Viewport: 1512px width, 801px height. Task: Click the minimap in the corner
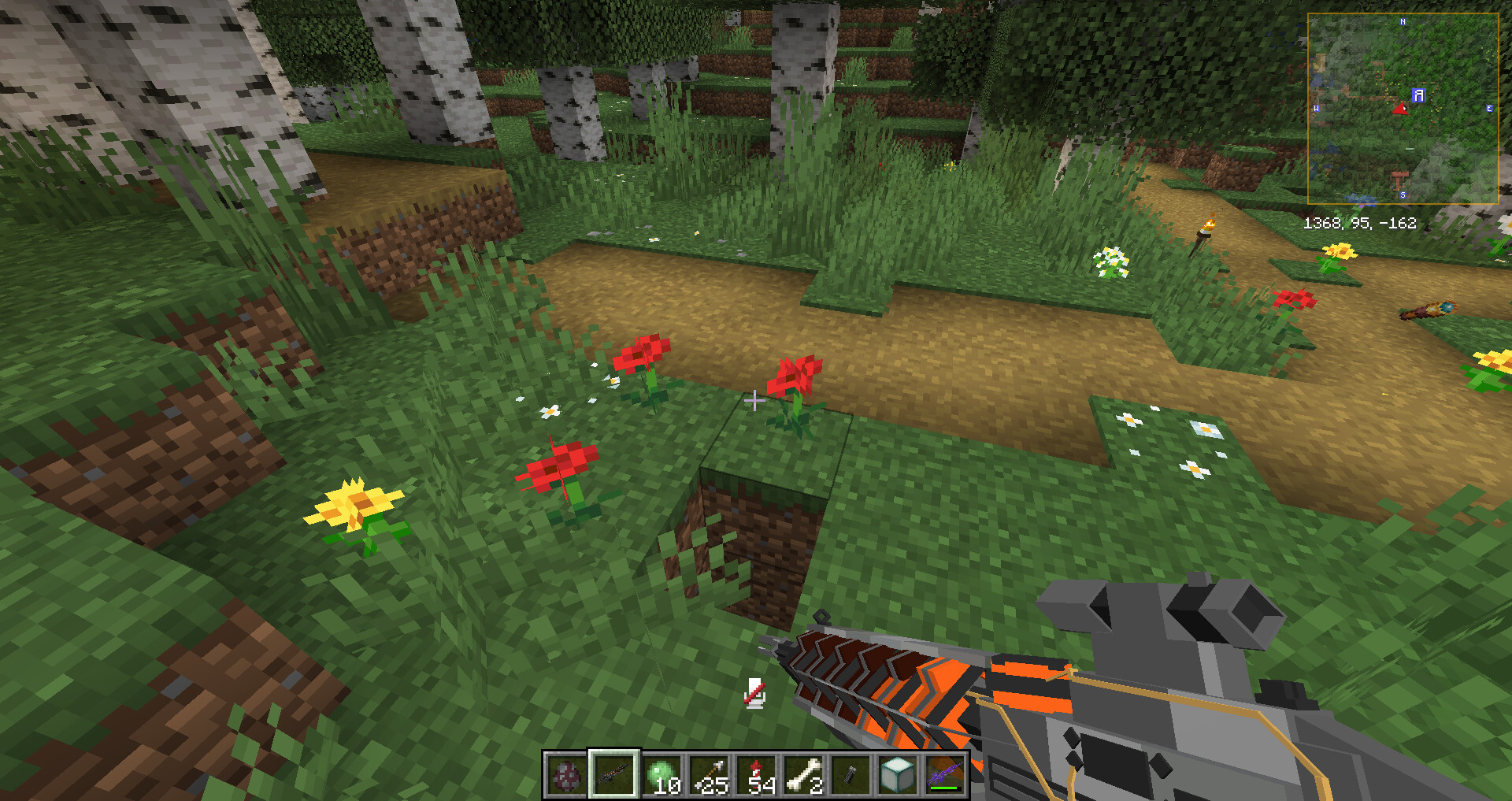pyautogui.click(x=1403, y=109)
